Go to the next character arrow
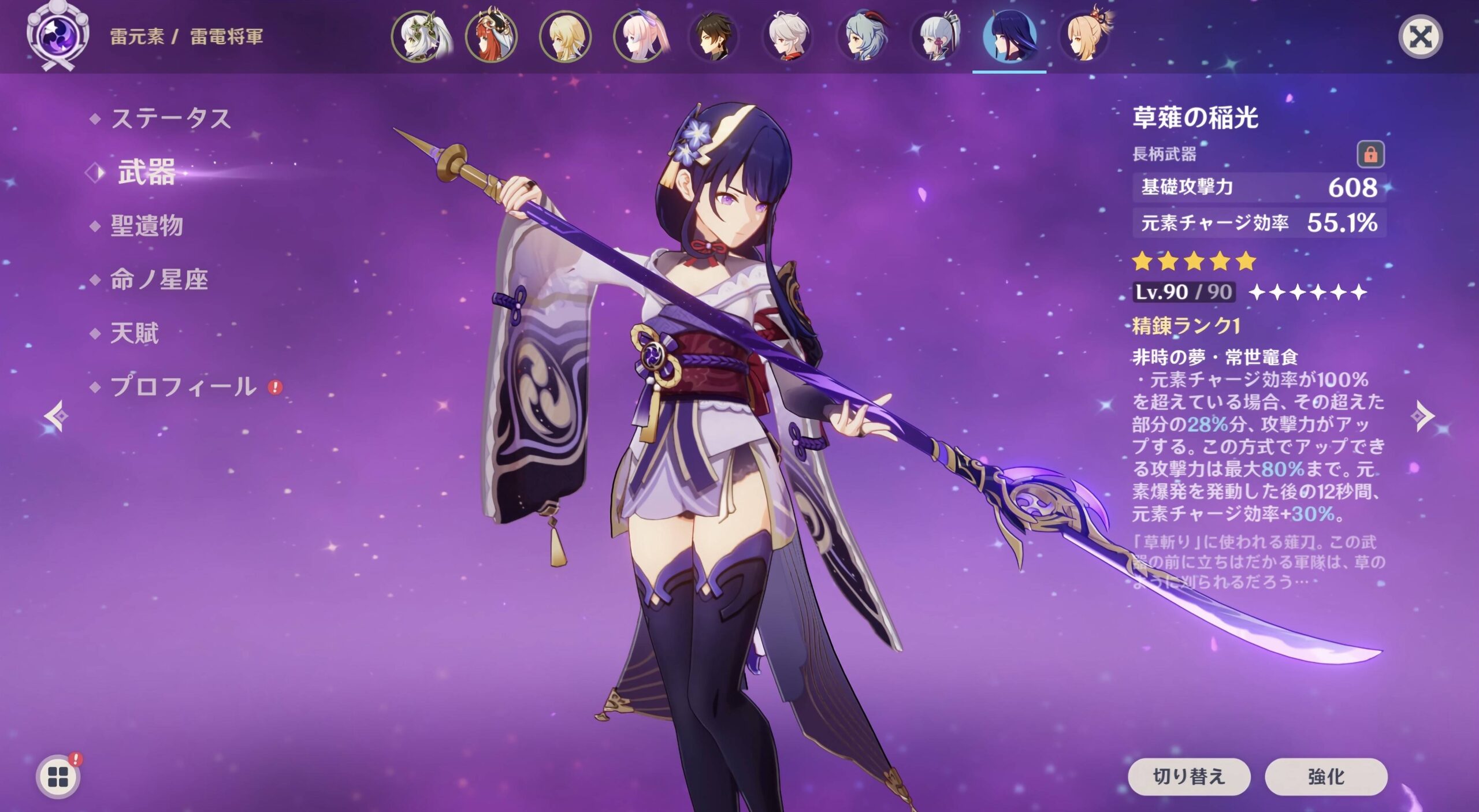 [x=1422, y=416]
